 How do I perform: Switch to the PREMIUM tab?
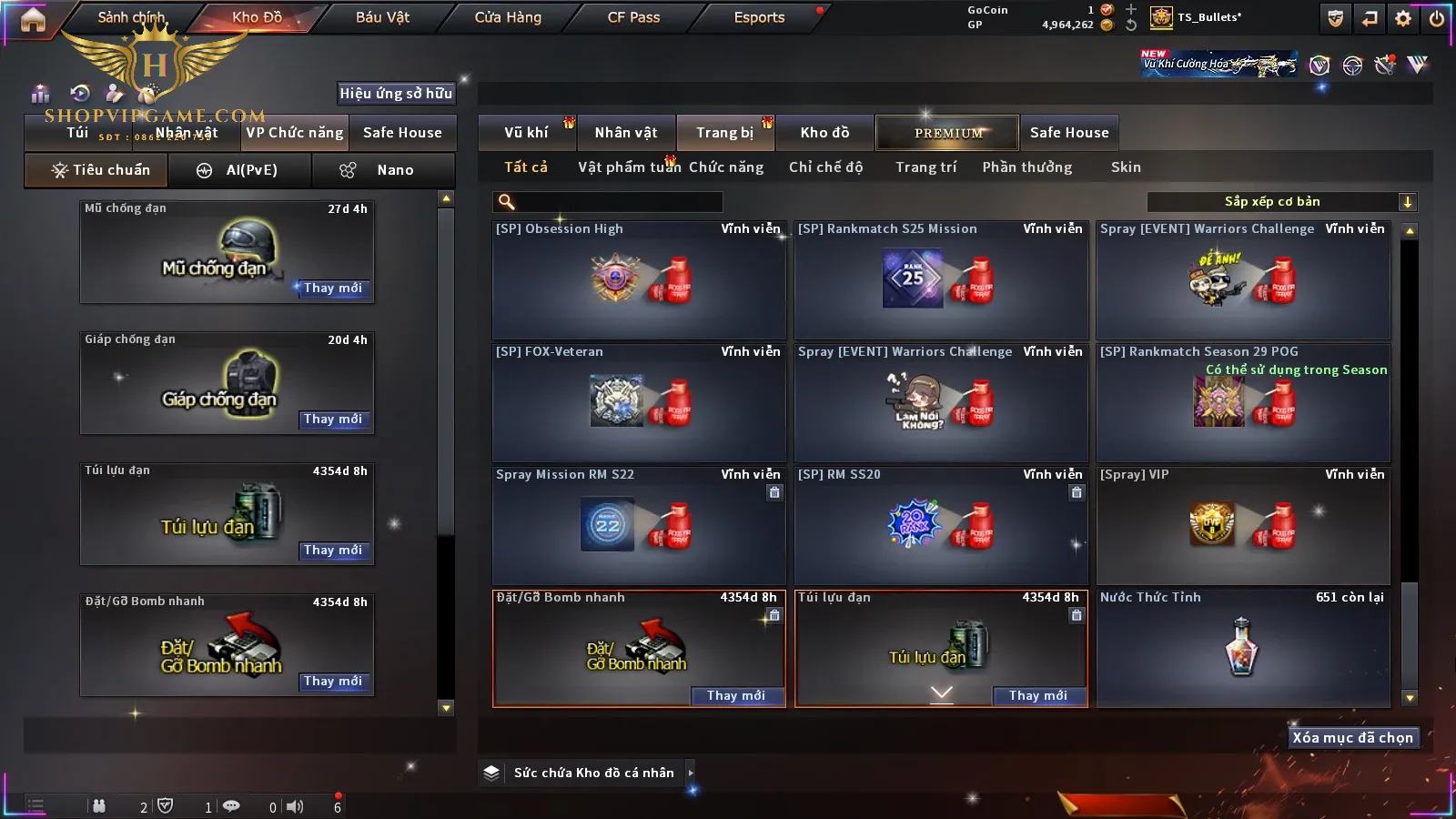coord(948,133)
